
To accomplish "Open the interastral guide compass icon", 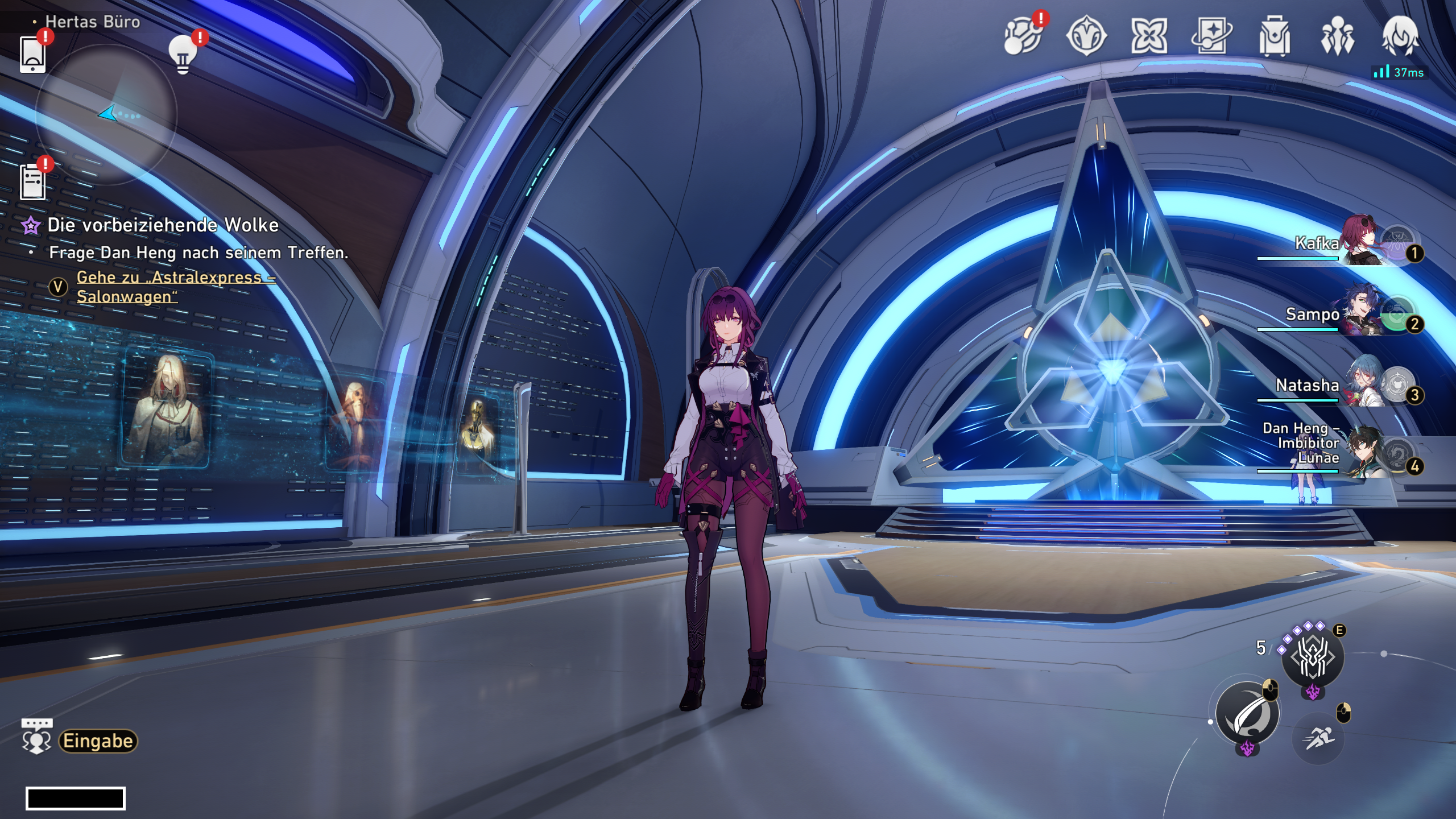I will coord(1086,36).
